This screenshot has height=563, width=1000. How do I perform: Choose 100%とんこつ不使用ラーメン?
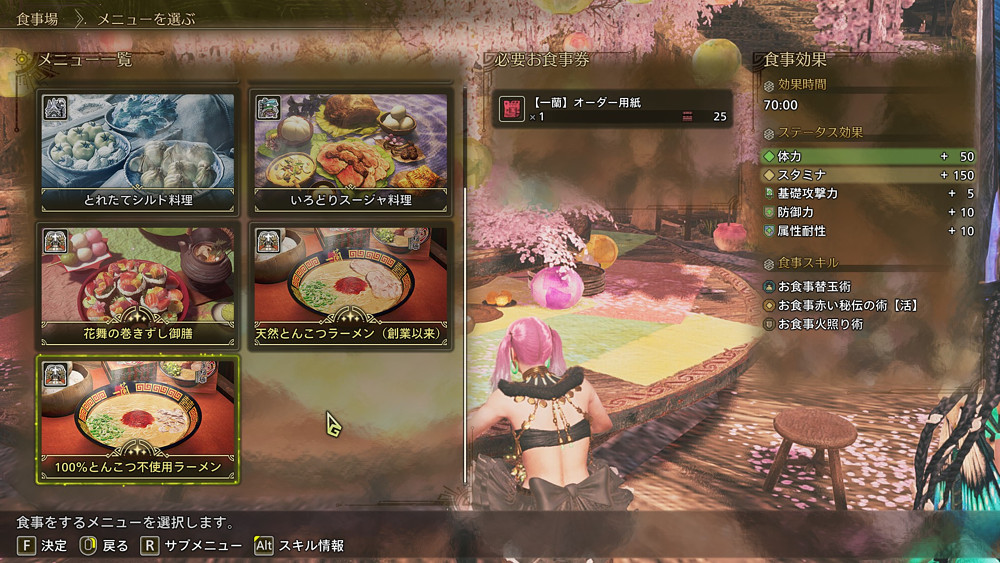point(138,418)
